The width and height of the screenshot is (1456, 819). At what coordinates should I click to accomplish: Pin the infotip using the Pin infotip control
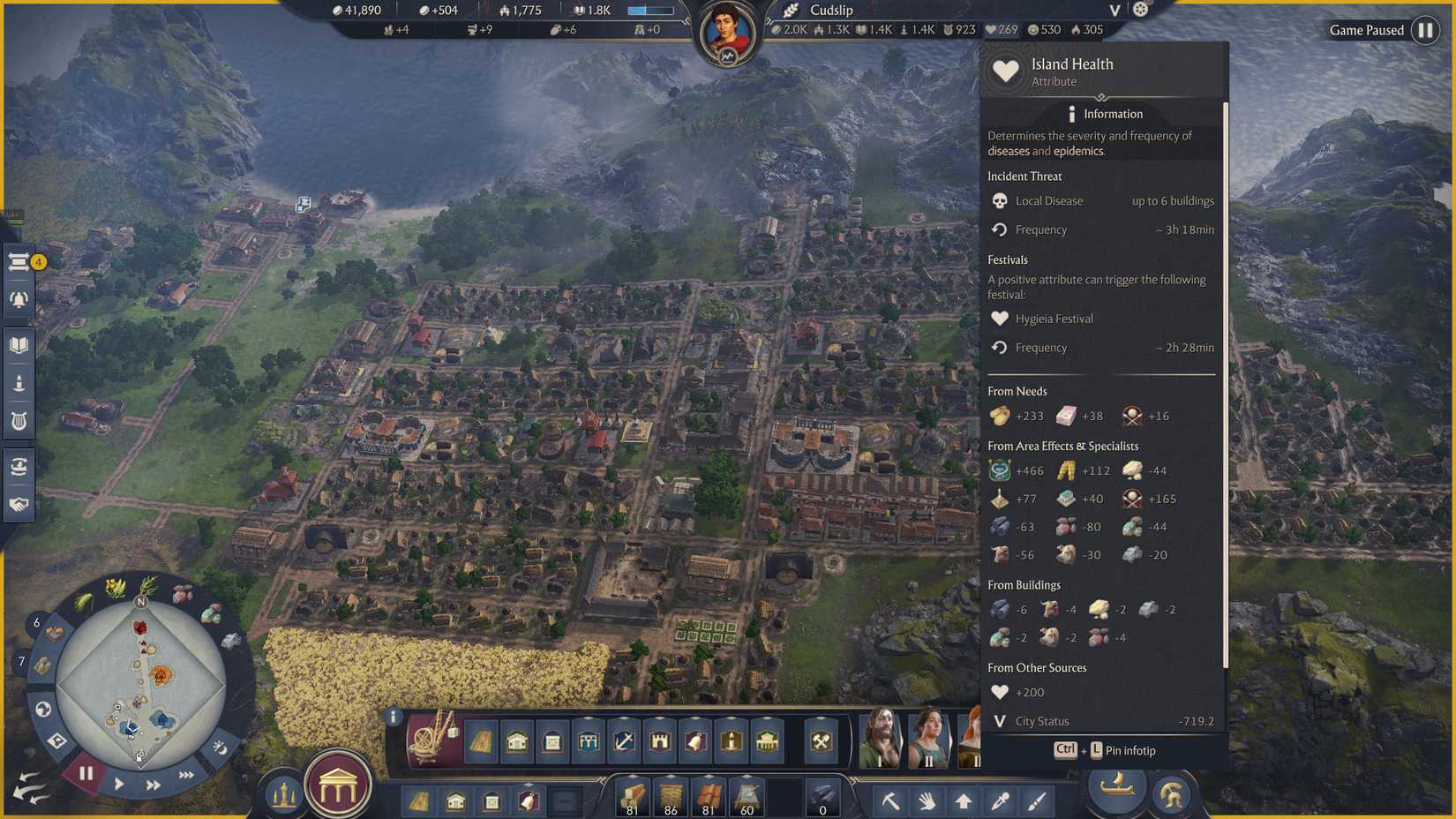click(1107, 750)
